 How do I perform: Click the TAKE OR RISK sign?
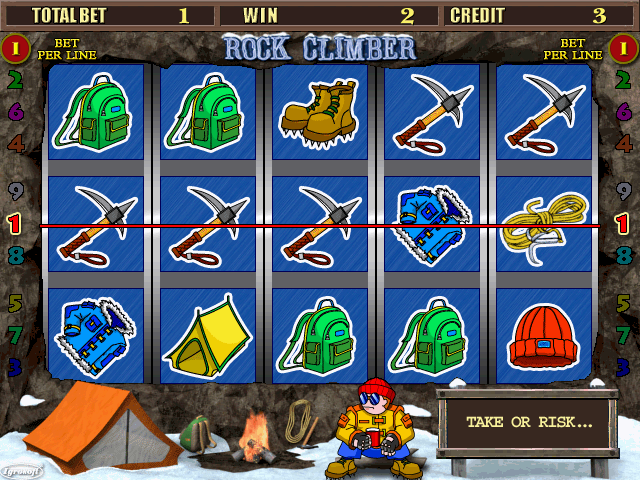point(528,422)
